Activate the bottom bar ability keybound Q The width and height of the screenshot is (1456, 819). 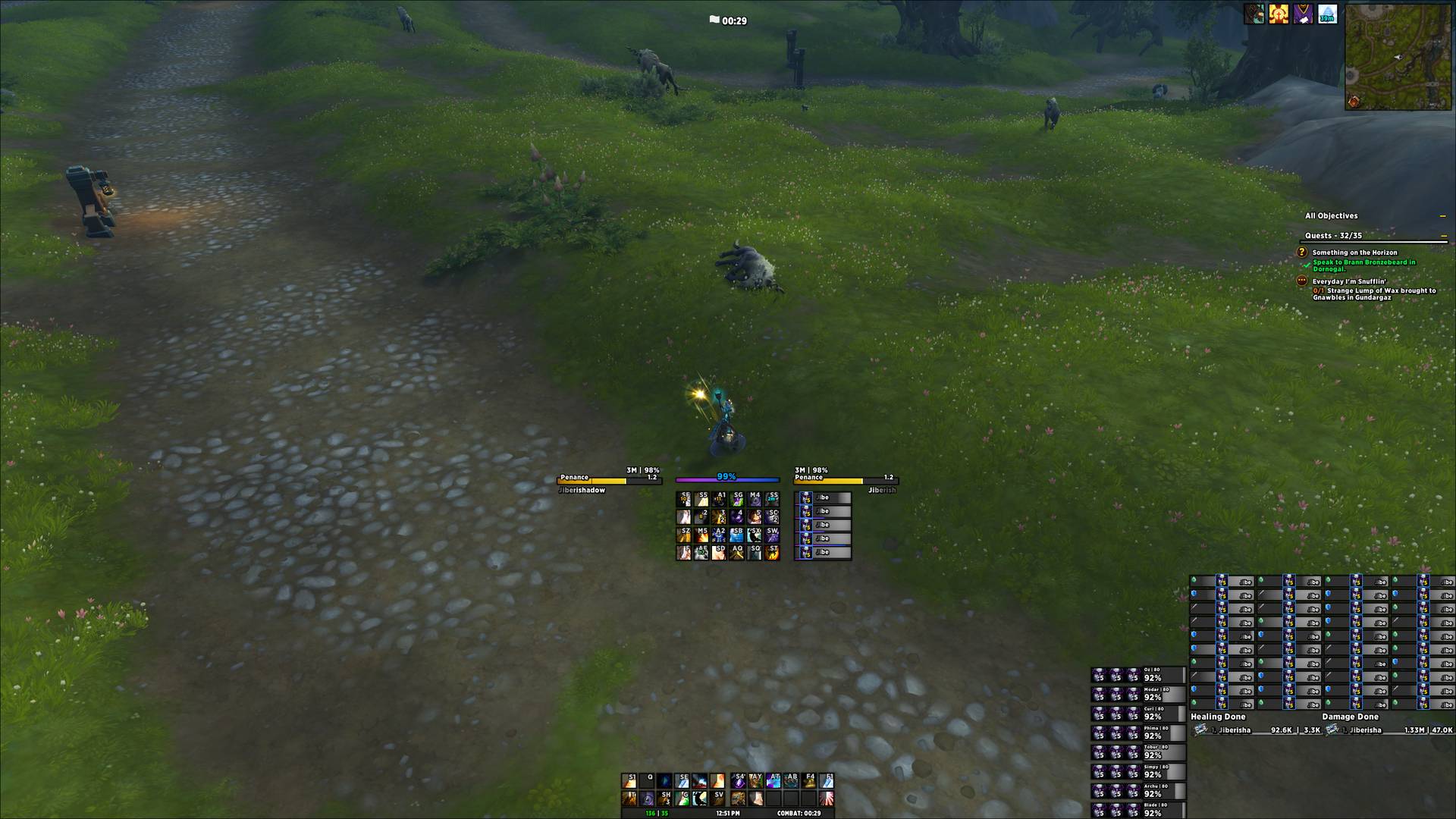(647, 780)
